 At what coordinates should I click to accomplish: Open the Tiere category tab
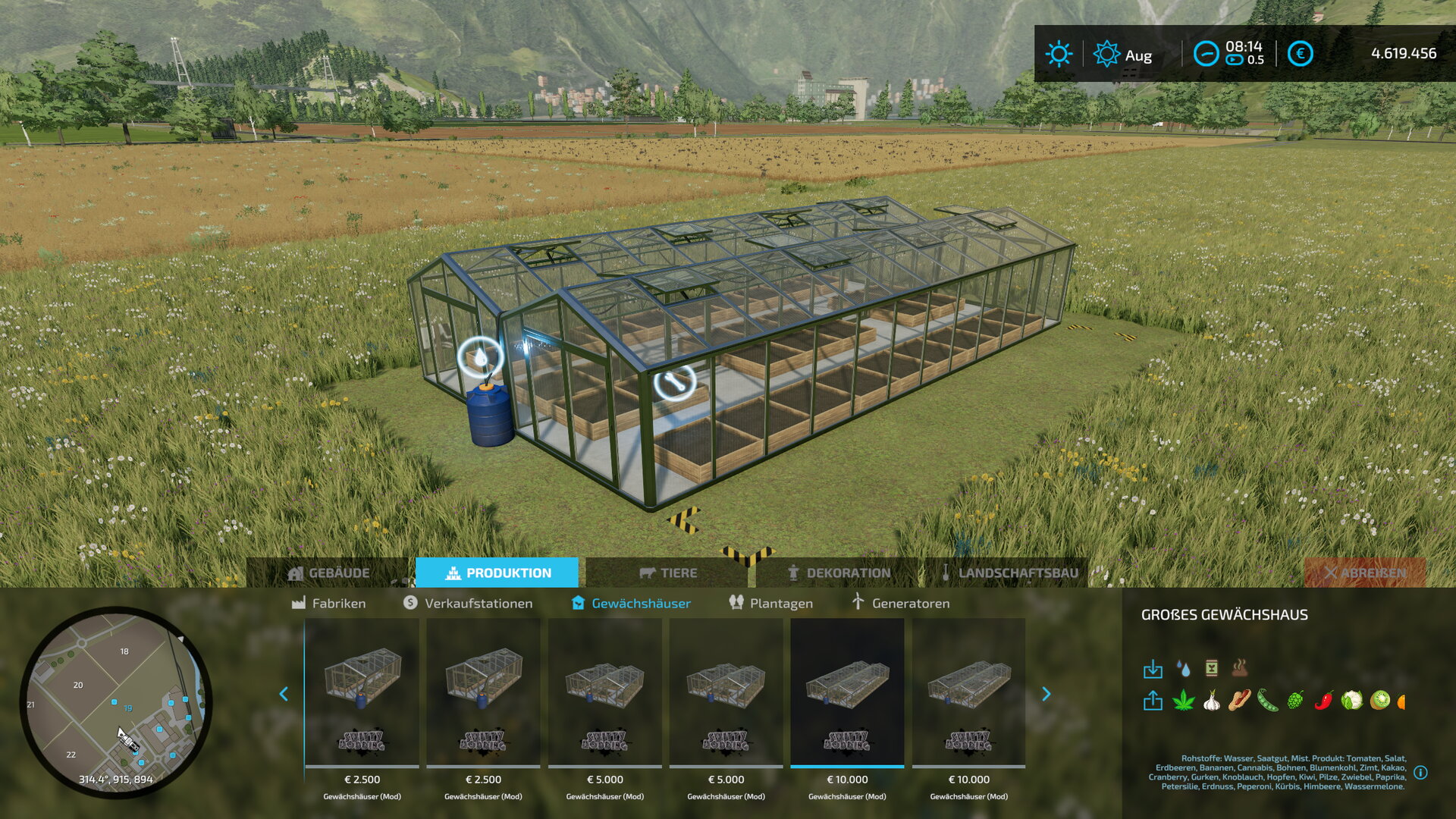668,573
